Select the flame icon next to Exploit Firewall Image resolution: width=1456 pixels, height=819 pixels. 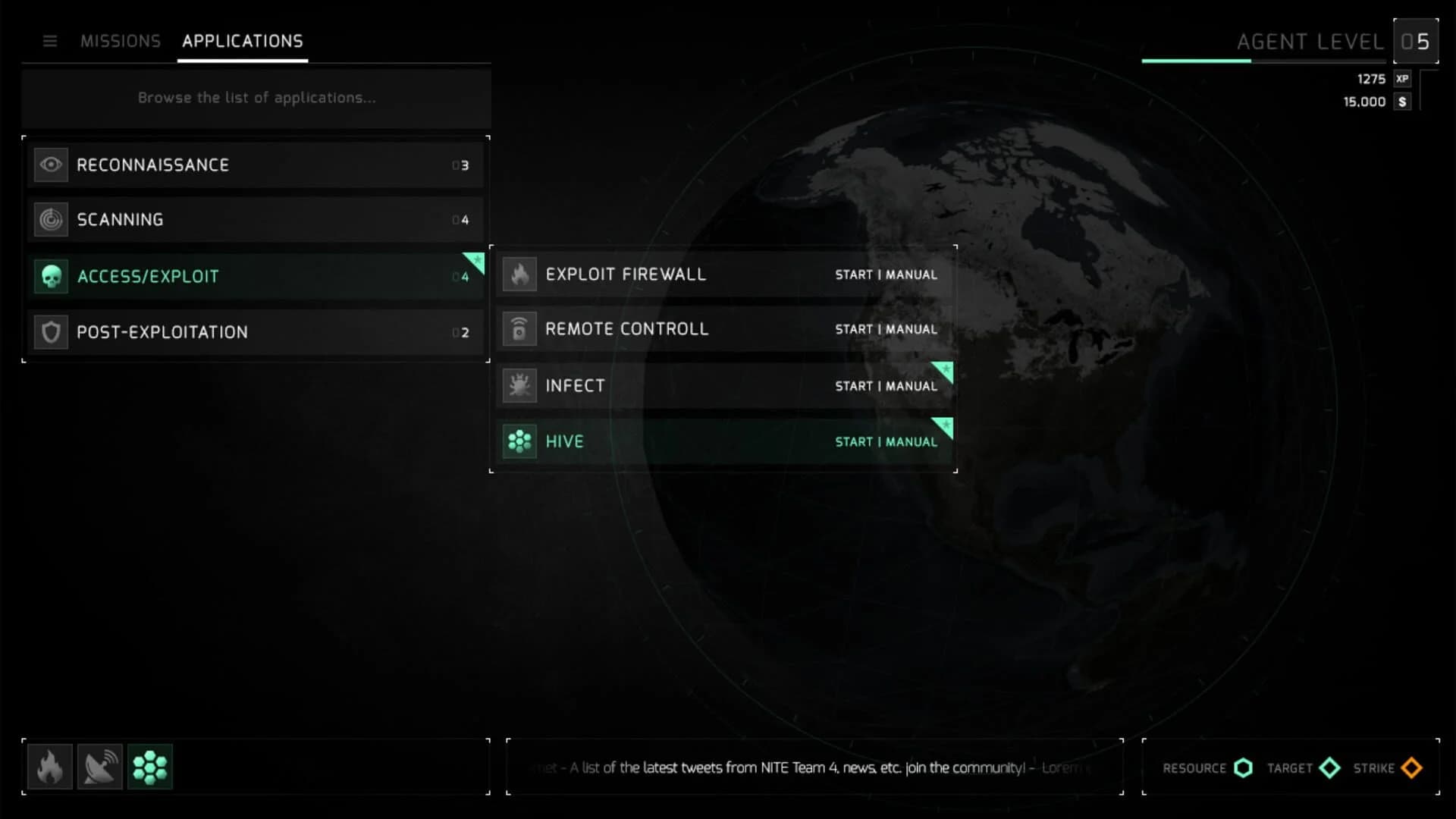pos(519,275)
